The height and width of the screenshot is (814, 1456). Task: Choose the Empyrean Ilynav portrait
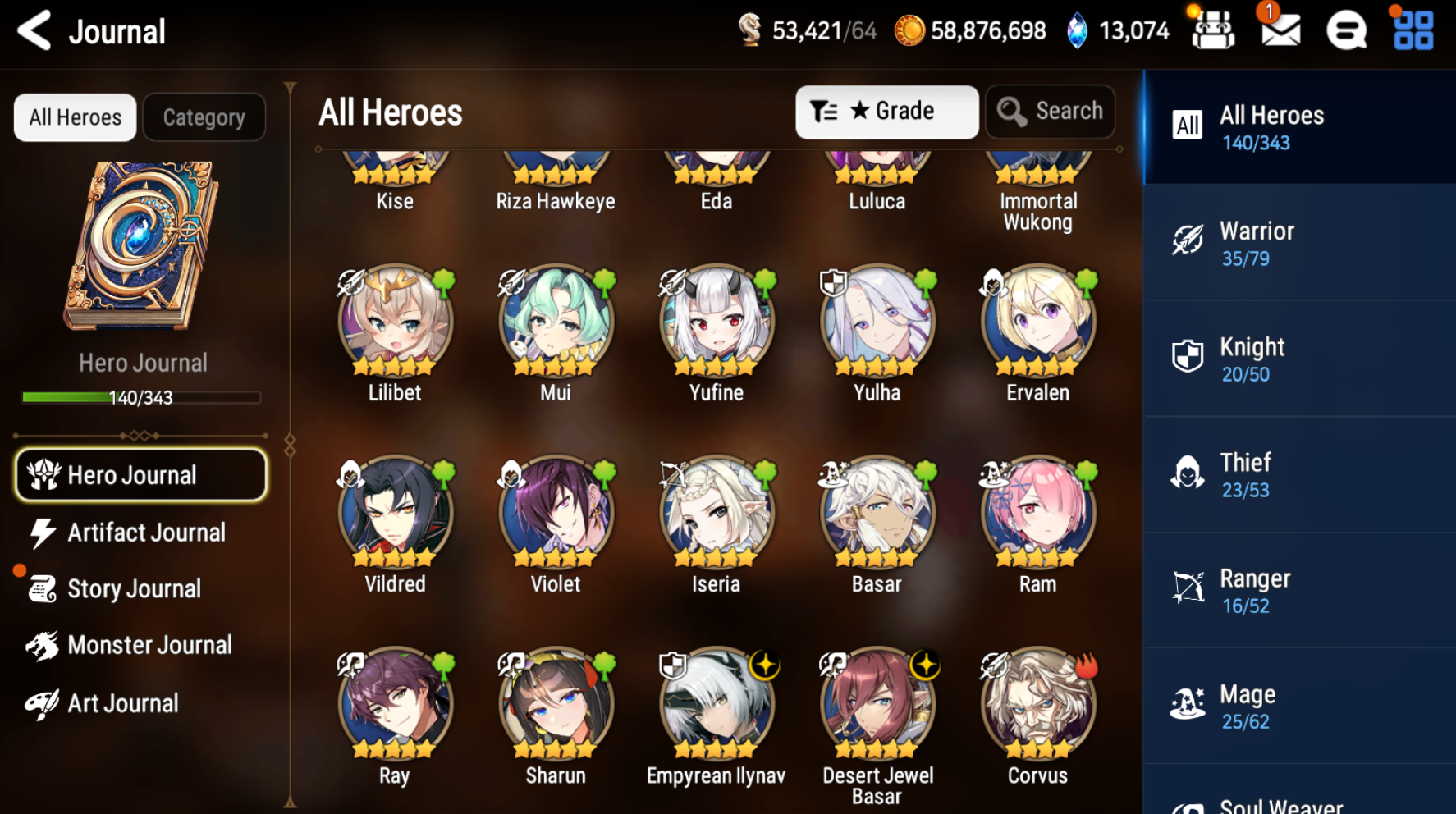click(x=717, y=705)
